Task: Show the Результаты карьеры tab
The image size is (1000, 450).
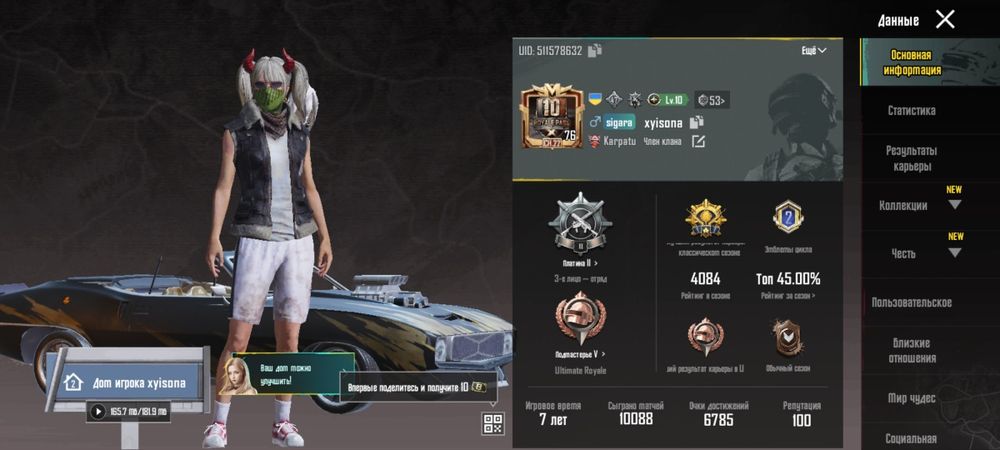Action: tap(911, 158)
